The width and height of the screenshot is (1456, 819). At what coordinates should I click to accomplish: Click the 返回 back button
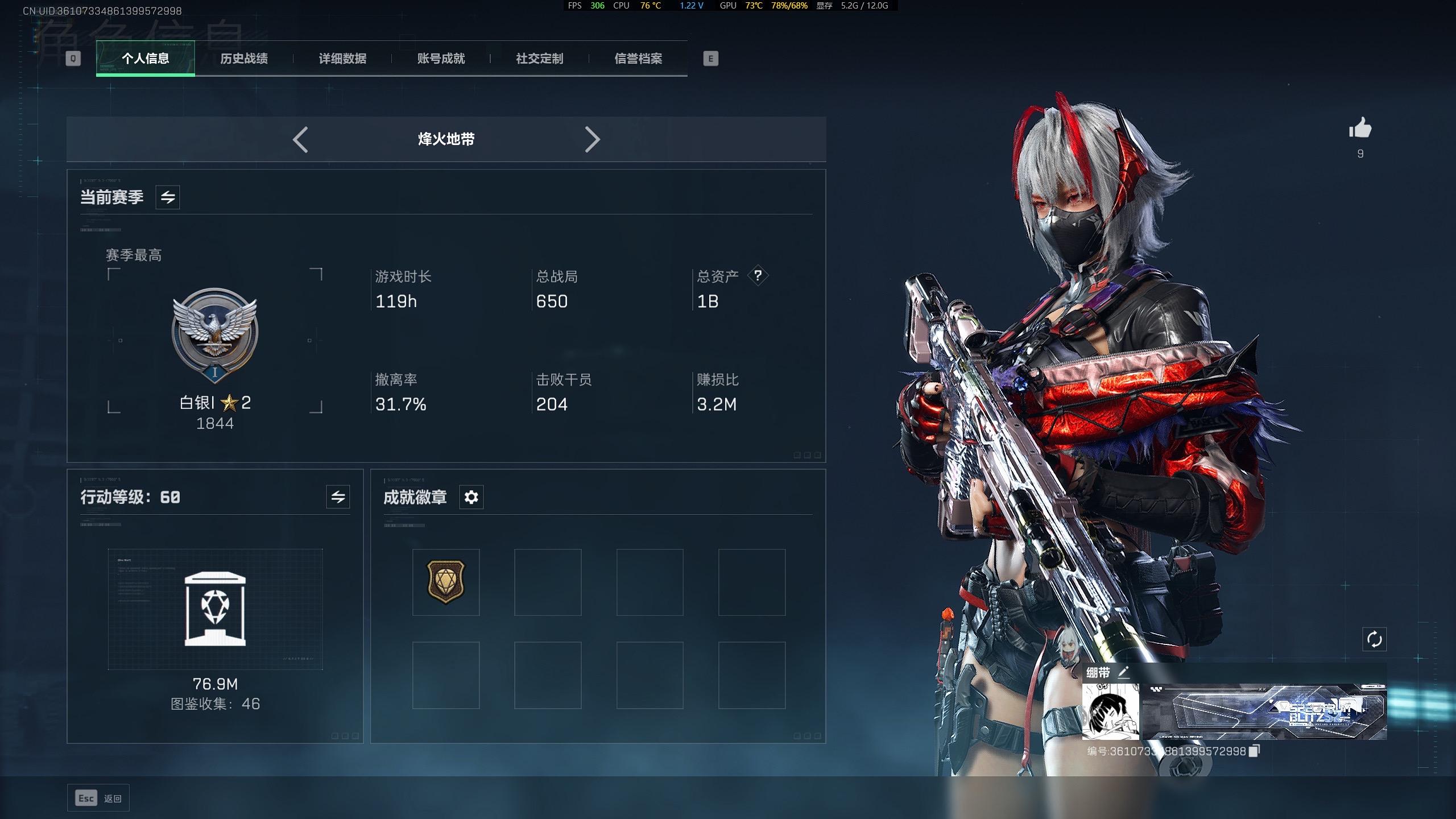point(98,799)
